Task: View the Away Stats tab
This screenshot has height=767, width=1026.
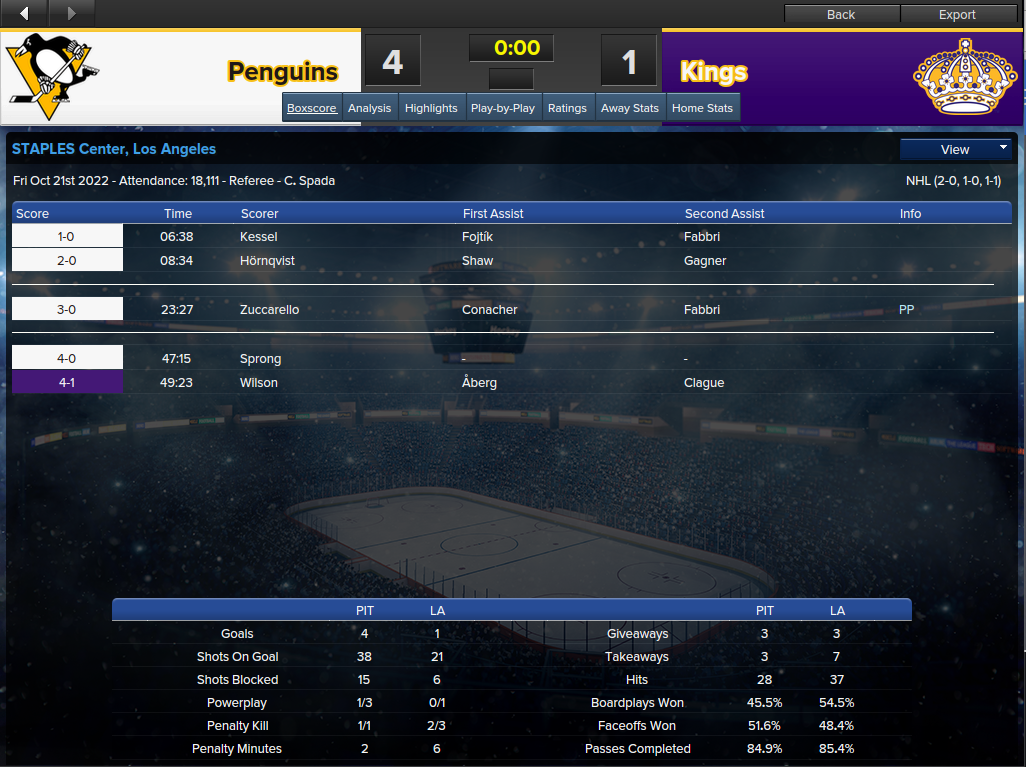Action: coord(630,108)
